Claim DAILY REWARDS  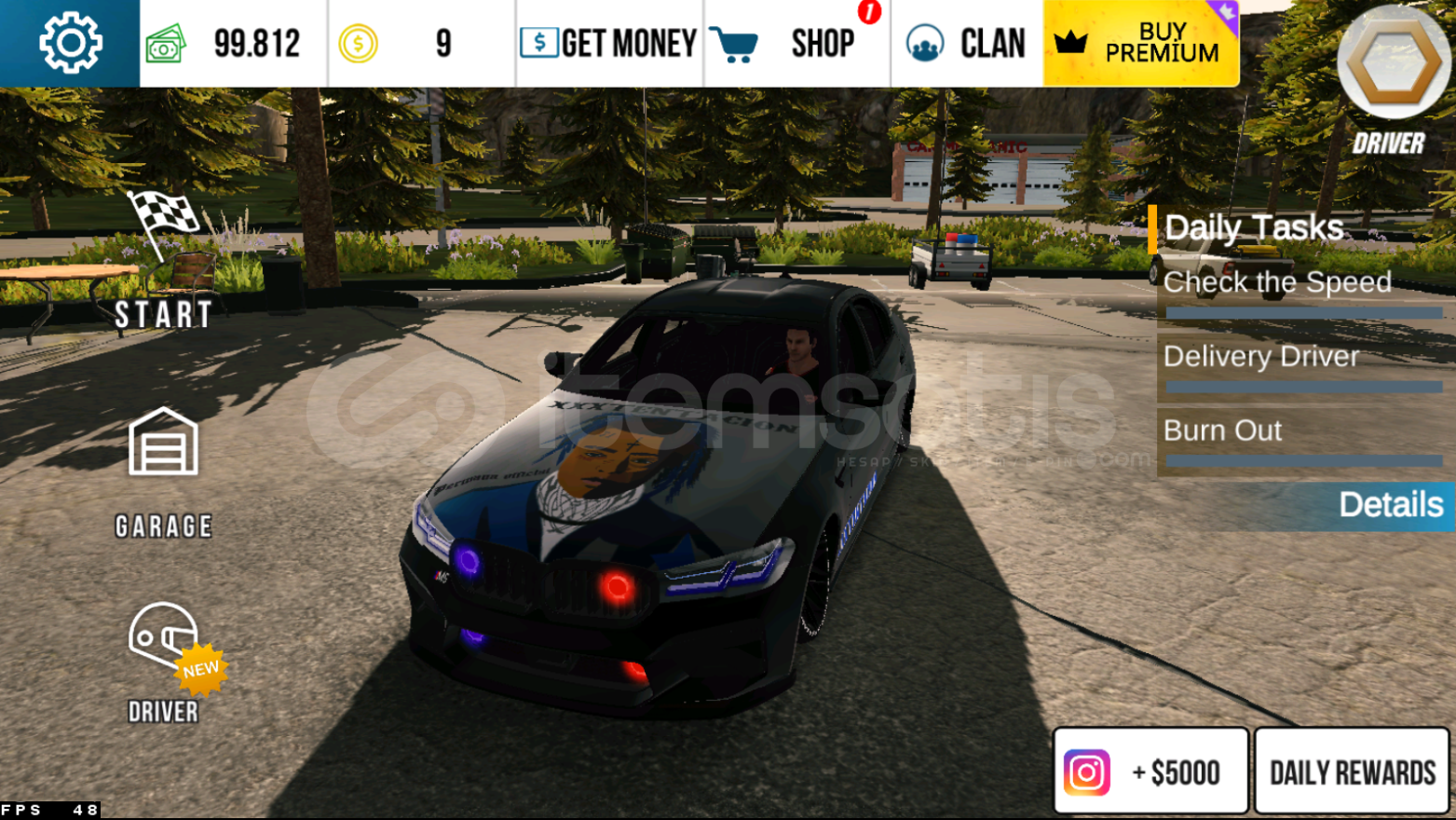1351,772
